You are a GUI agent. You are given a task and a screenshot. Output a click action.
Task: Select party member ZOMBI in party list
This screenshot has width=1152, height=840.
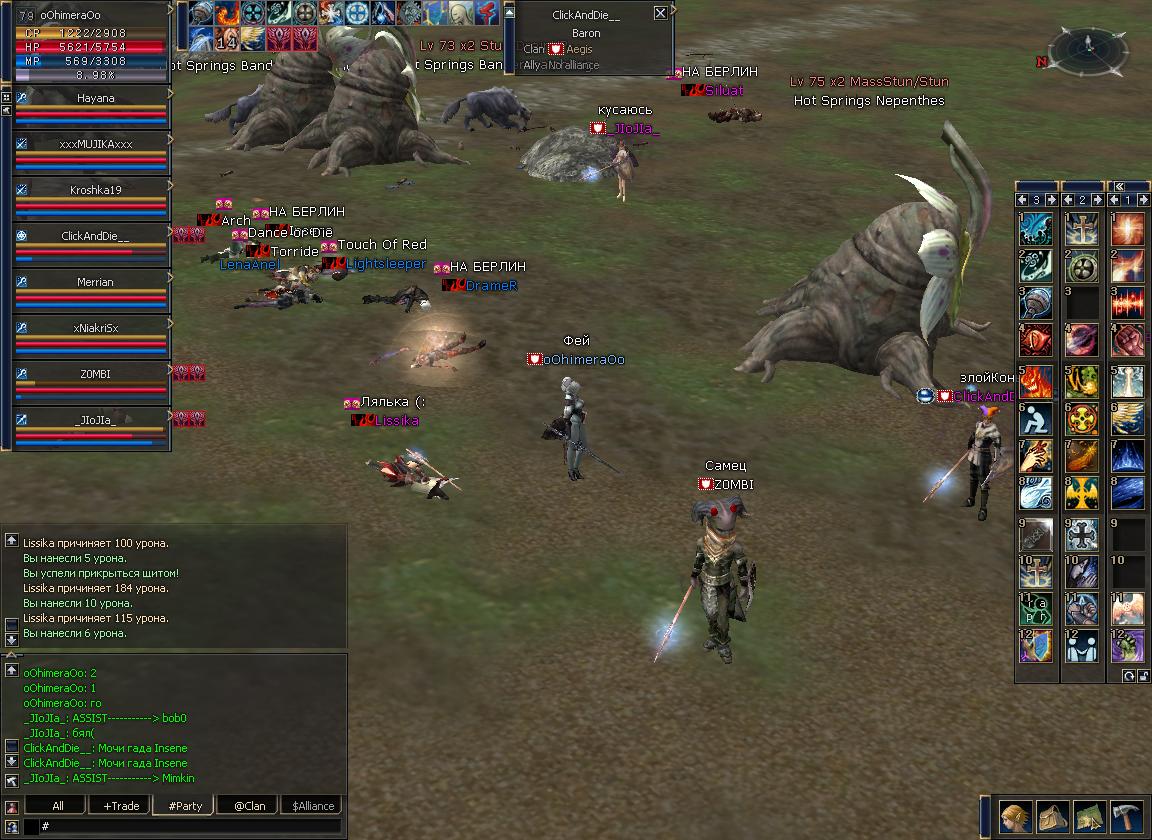coord(95,374)
